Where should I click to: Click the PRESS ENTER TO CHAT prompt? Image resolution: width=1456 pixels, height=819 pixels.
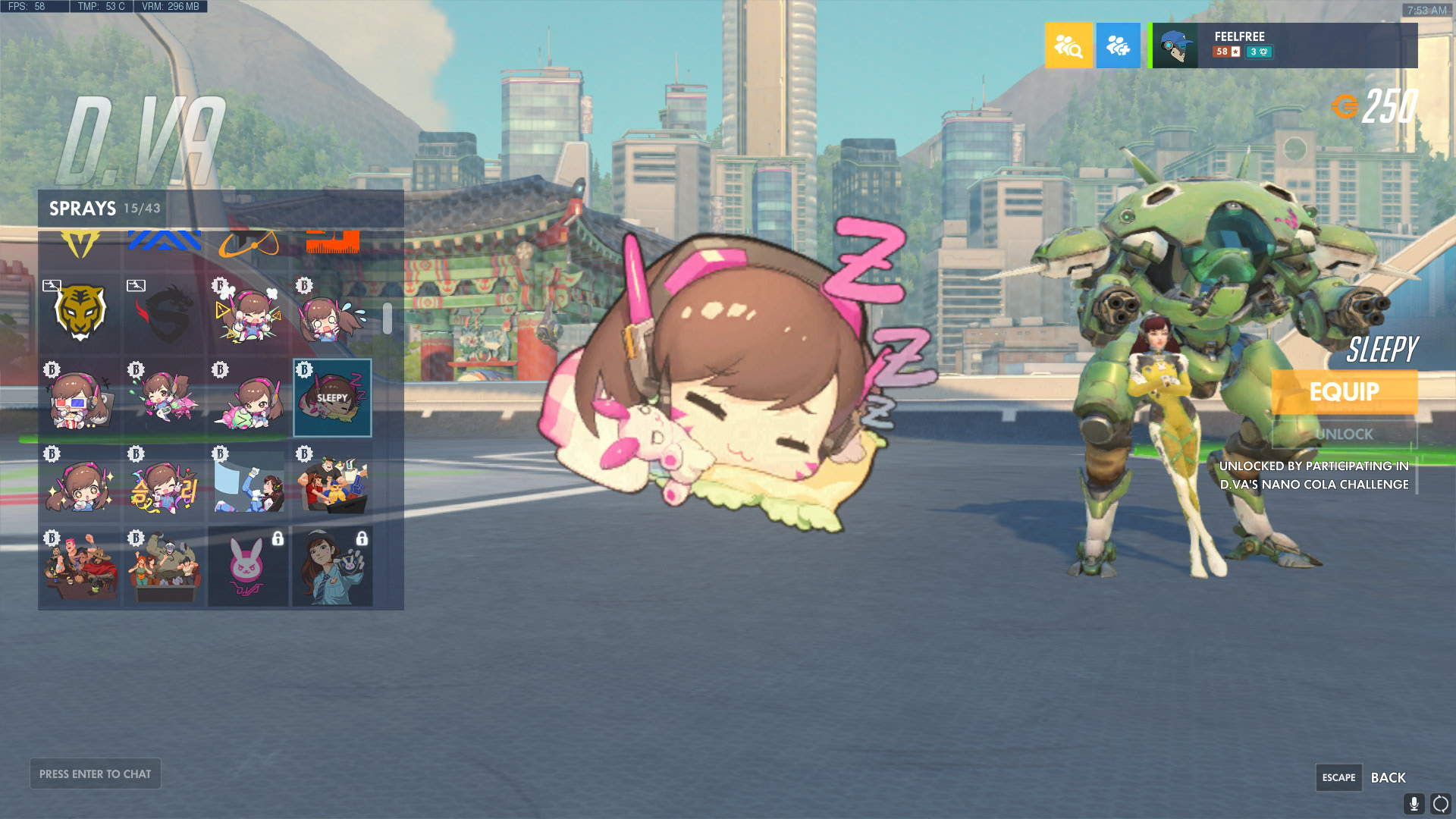(x=95, y=773)
